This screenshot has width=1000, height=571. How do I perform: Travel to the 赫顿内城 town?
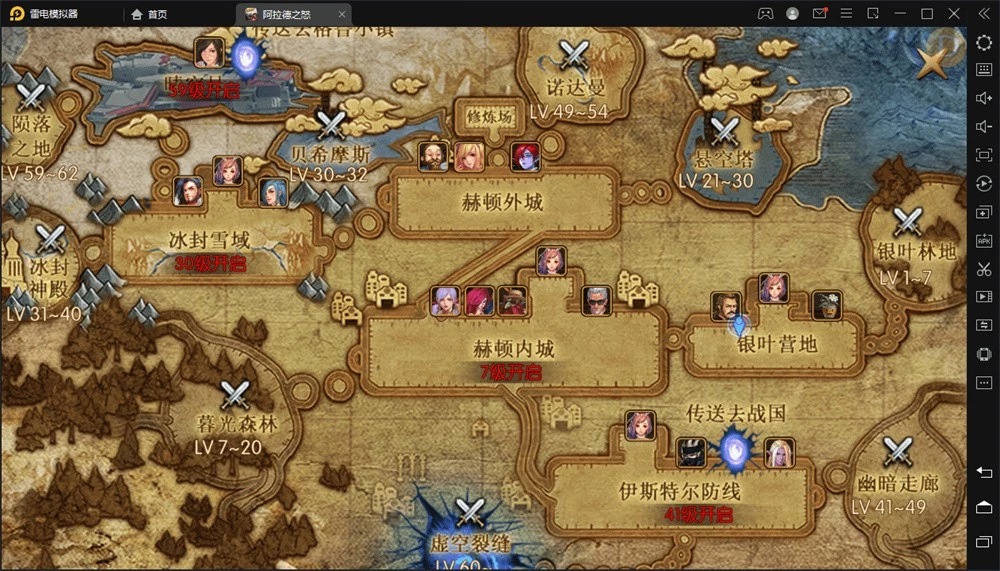513,350
